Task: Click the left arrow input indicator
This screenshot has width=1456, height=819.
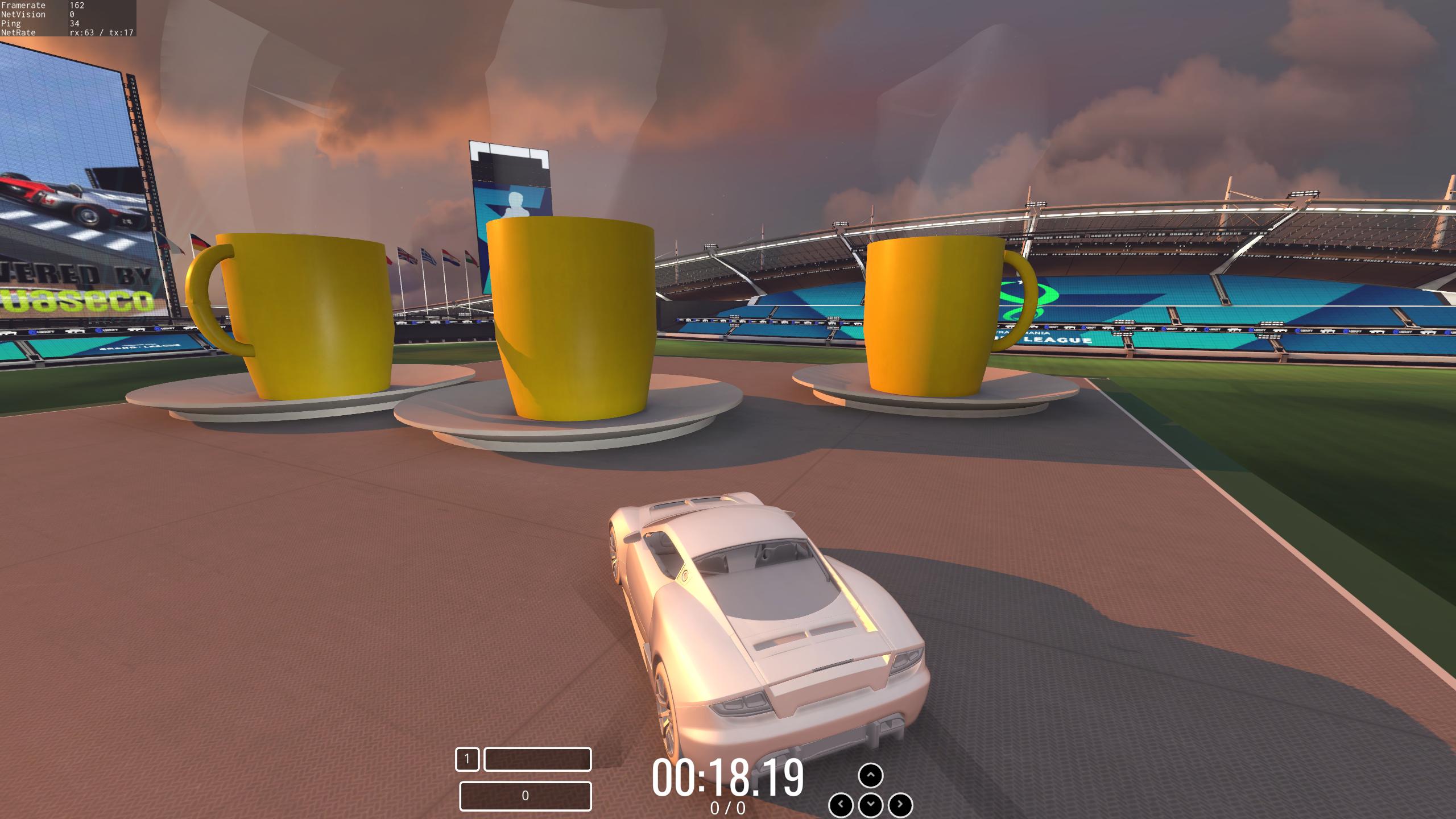Action: click(841, 805)
